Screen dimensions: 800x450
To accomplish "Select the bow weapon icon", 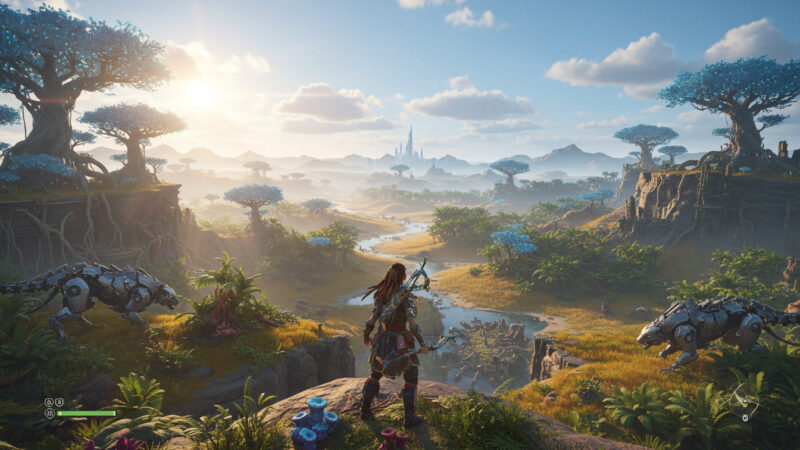I will (741, 403).
